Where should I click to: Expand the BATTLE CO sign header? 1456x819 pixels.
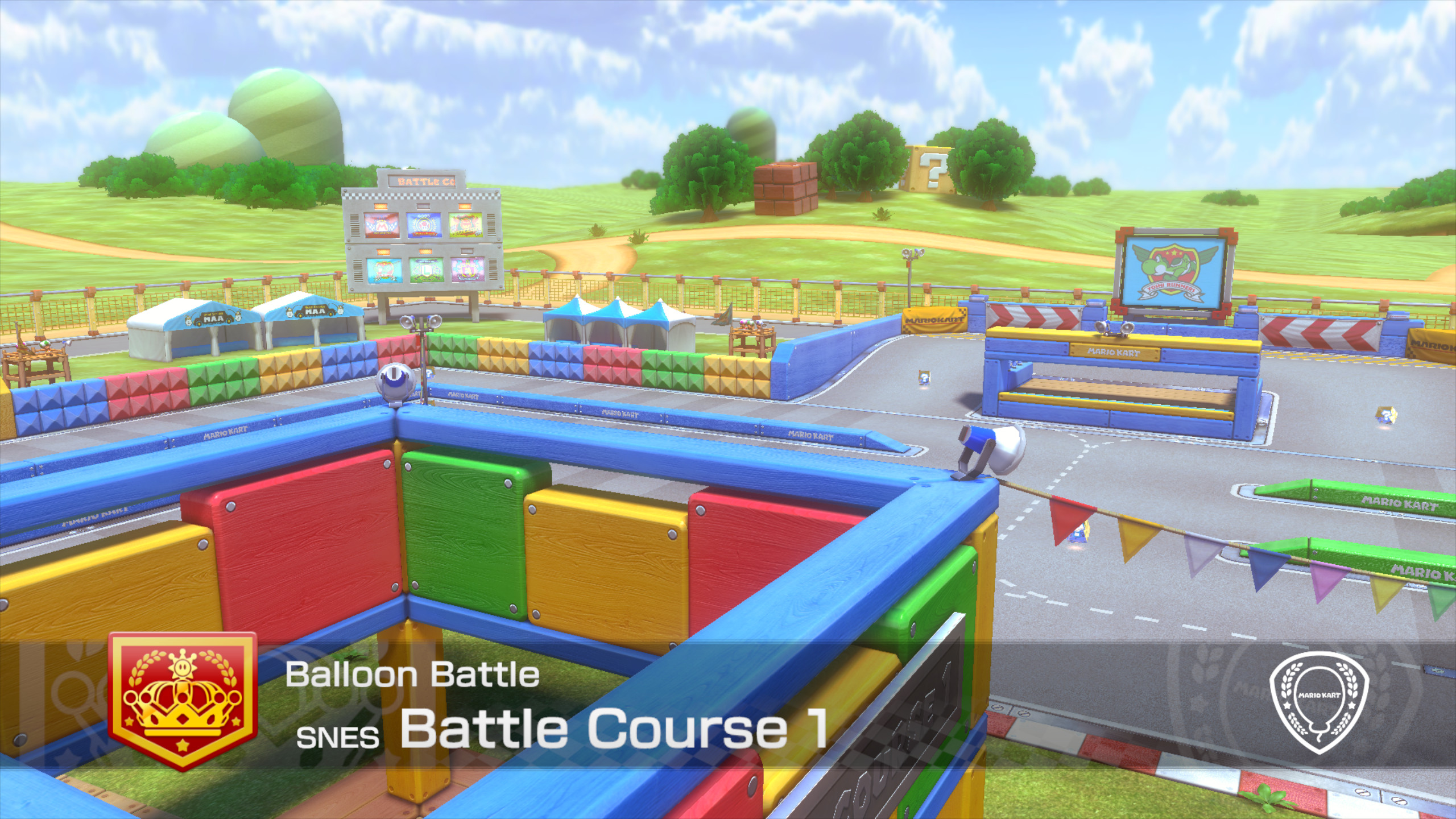pyautogui.click(x=422, y=181)
